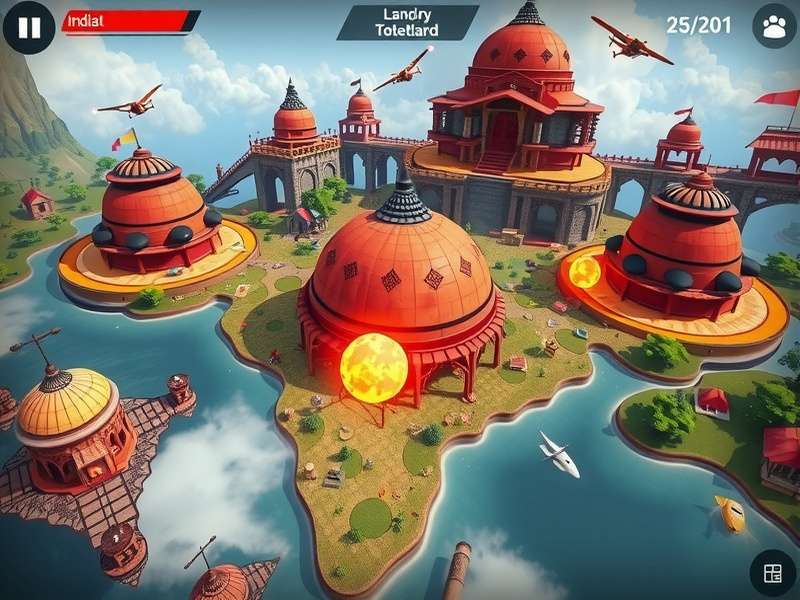The height and width of the screenshot is (600, 800).
Task: Pause the game with the pause button
Action: pos(29,27)
